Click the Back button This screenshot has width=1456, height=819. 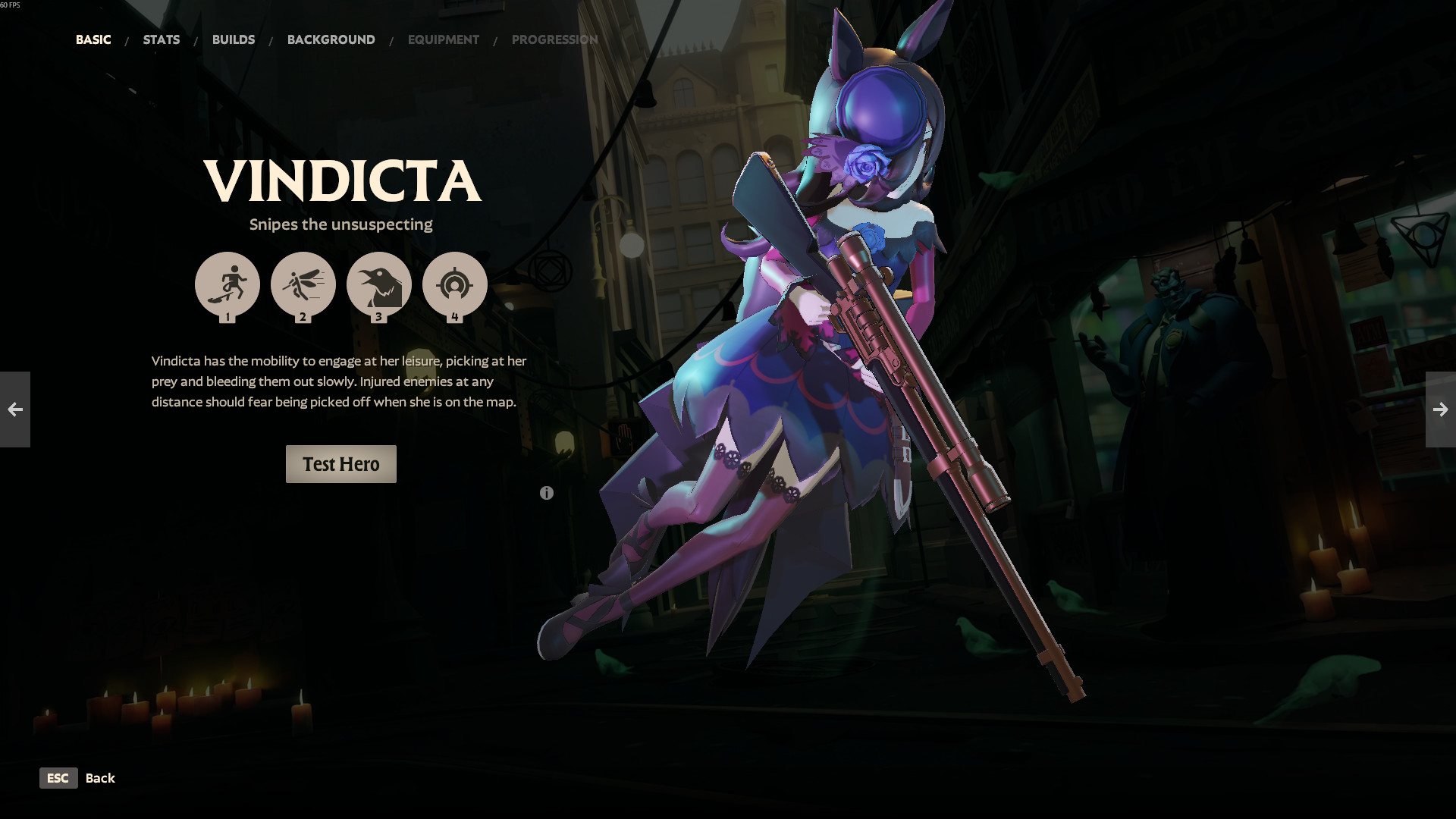pyautogui.click(x=100, y=778)
